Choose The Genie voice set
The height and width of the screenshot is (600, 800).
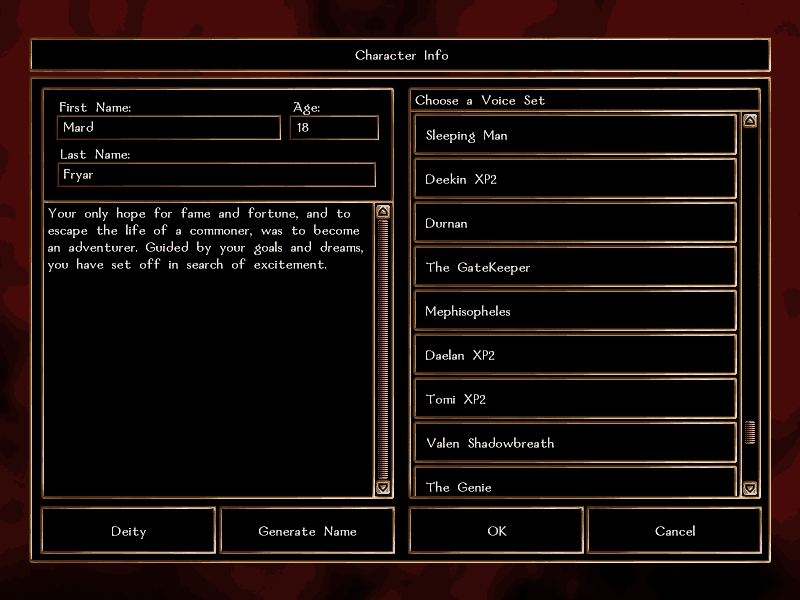(575, 484)
